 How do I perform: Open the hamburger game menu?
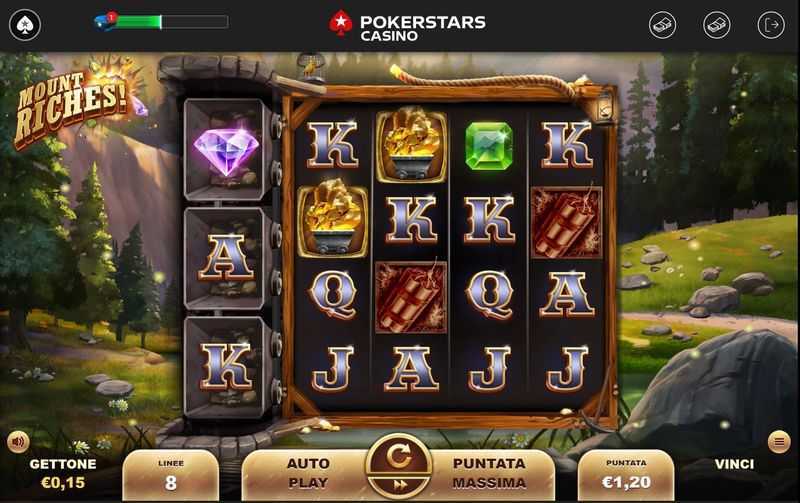click(779, 441)
